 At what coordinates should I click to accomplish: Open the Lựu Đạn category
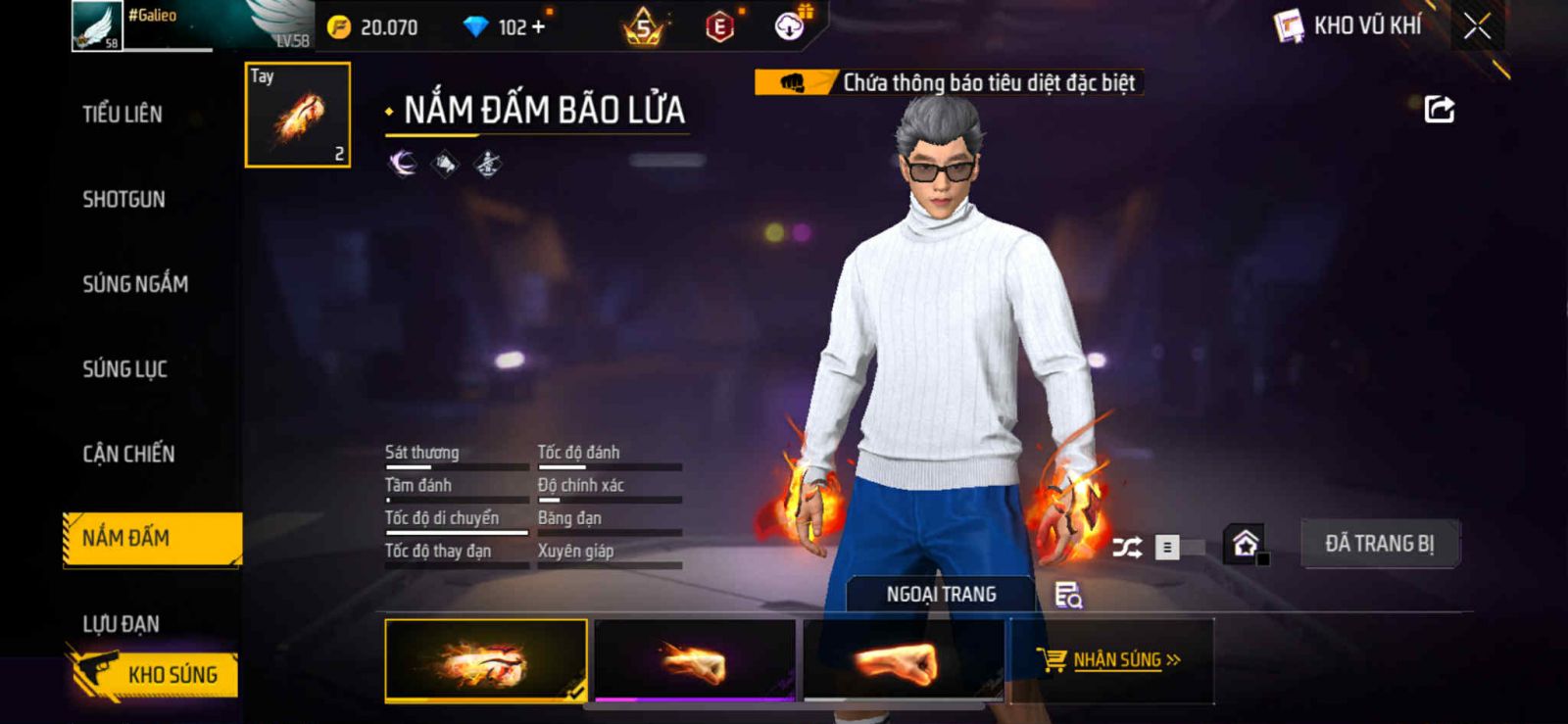tap(121, 624)
